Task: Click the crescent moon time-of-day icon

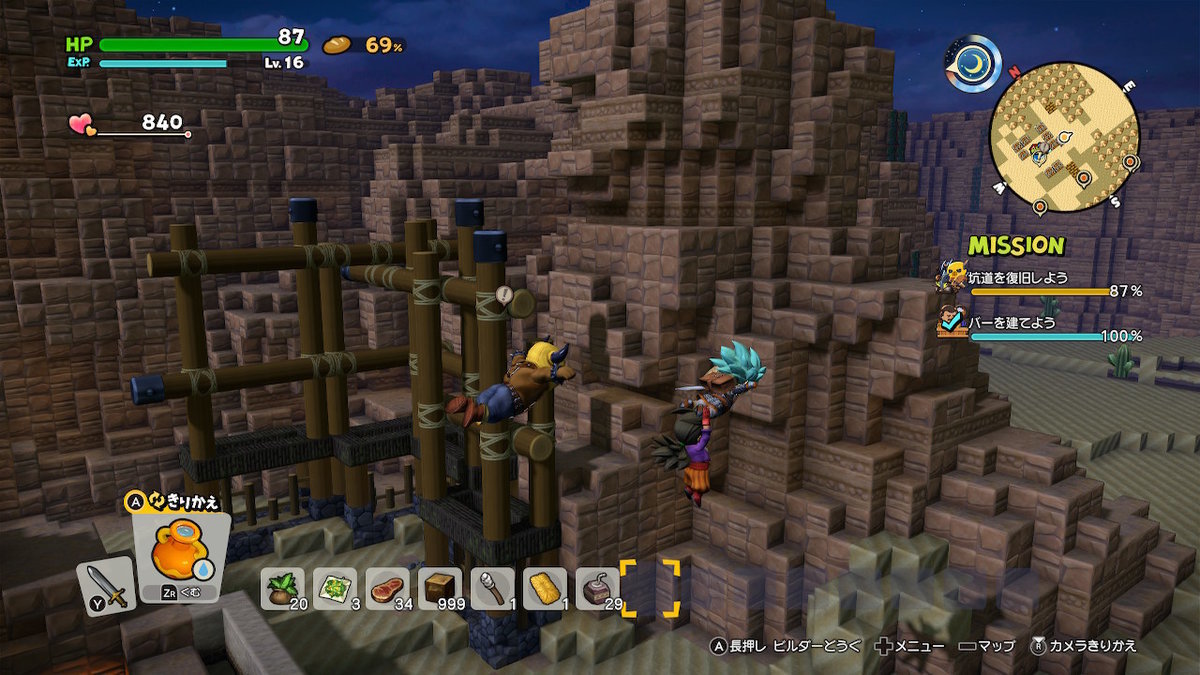Action: click(973, 64)
